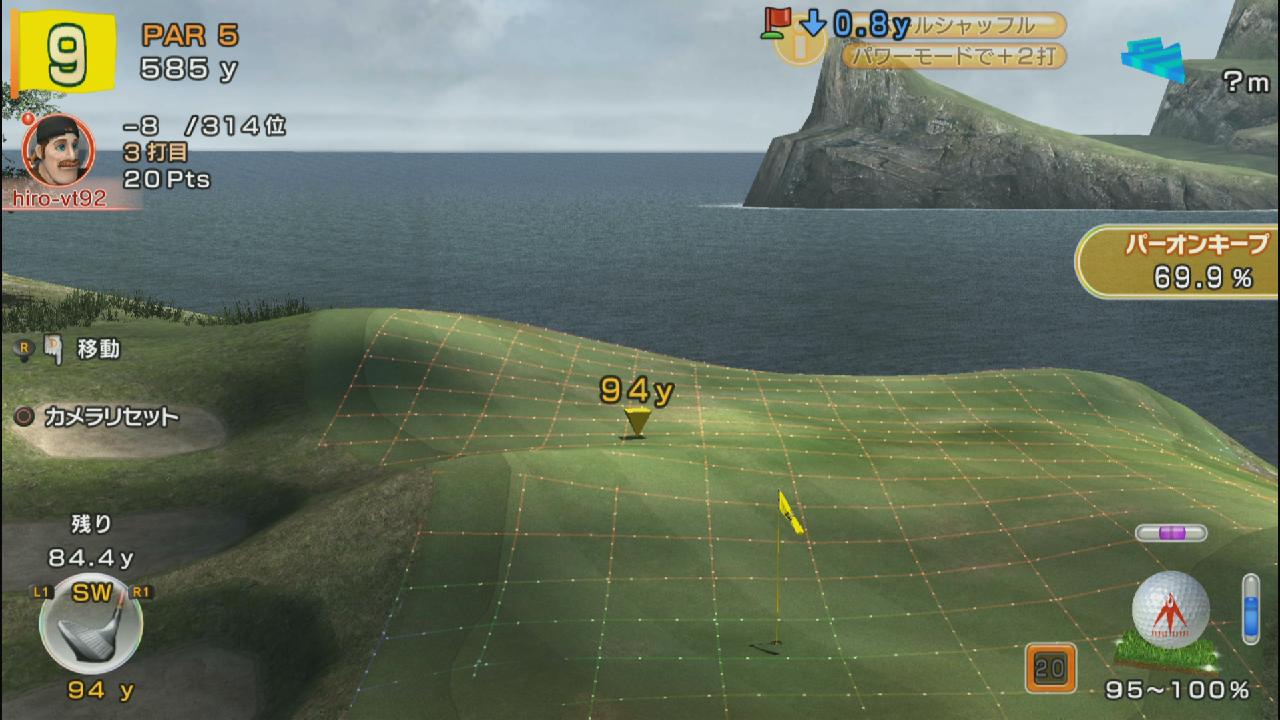
Task: Open the パワーモードで+2打 rule banner
Action: click(x=952, y=56)
